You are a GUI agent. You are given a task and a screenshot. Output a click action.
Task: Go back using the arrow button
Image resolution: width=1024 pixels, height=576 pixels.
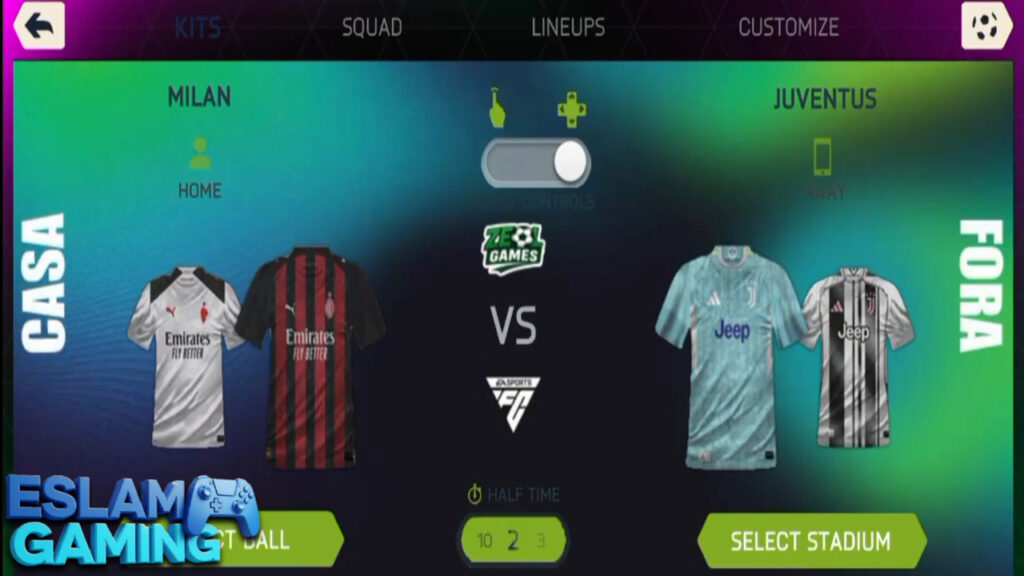click(39, 26)
